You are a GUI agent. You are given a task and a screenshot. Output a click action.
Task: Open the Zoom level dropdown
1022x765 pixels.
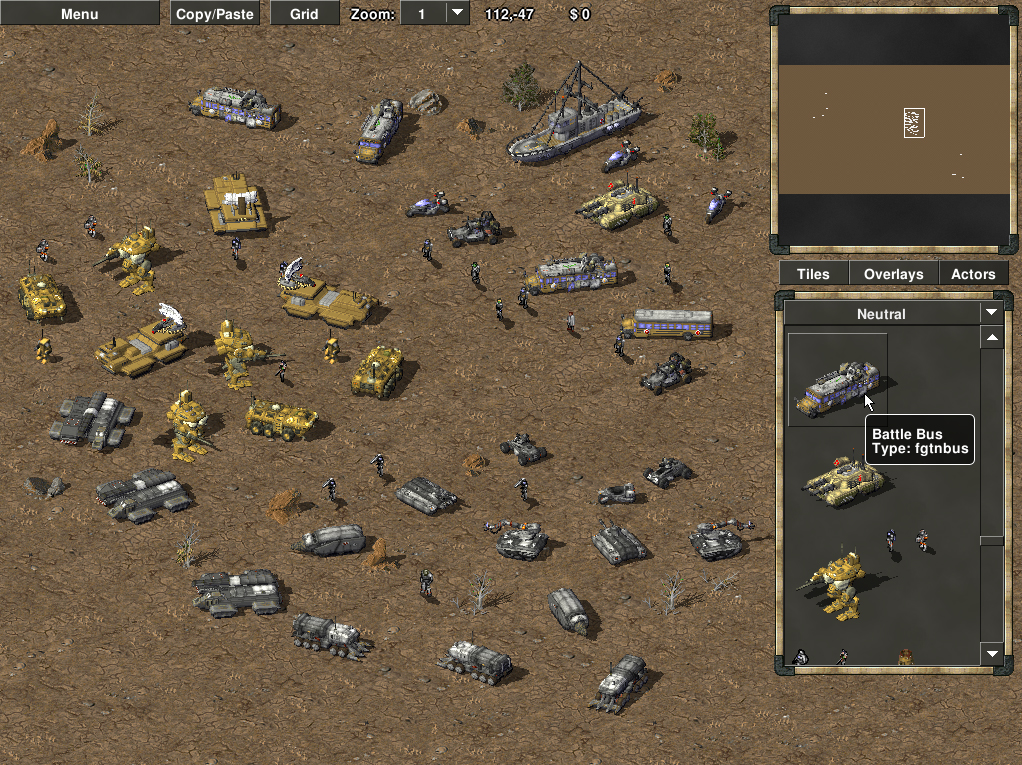pos(456,13)
